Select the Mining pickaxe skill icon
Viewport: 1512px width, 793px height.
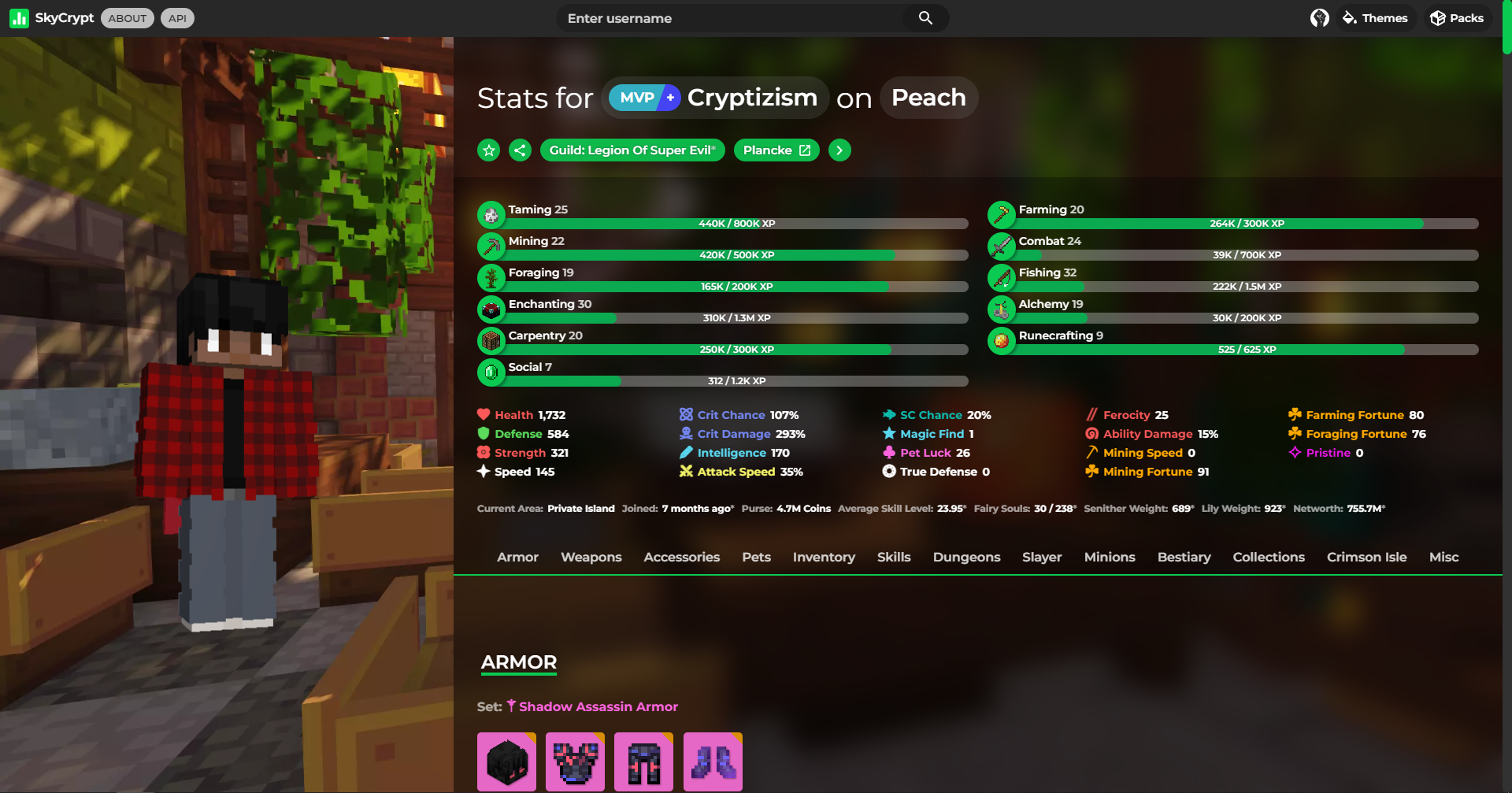click(x=491, y=246)
